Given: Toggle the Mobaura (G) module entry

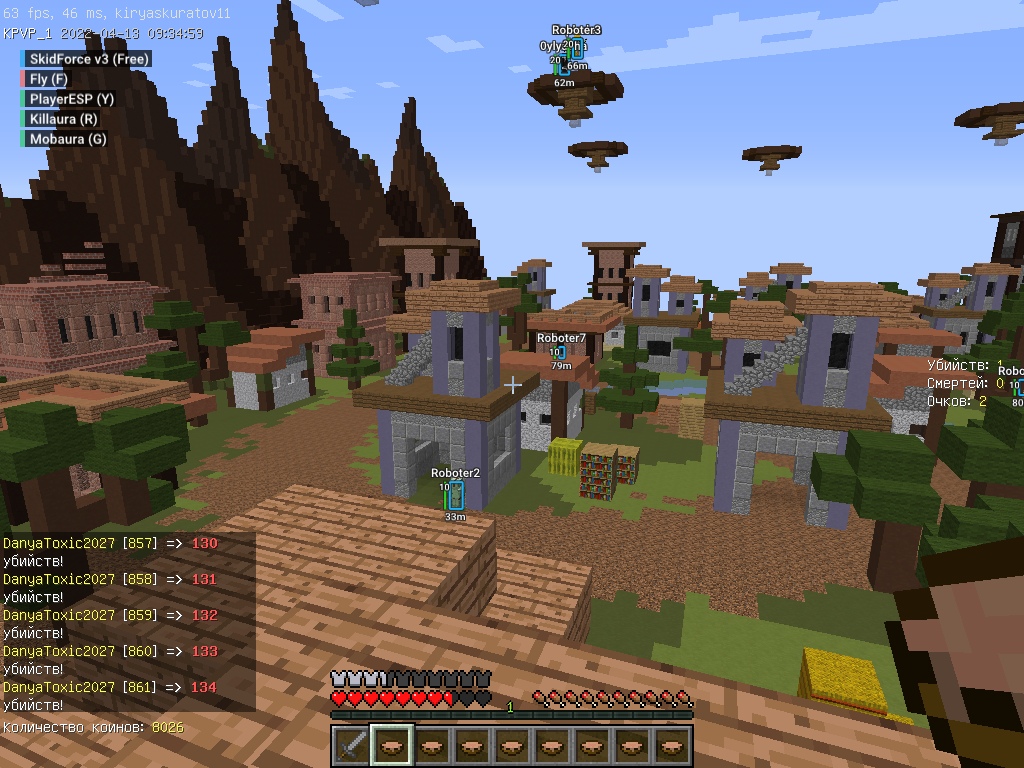Looking at the screenshot, I should click(x=67, y=139).
